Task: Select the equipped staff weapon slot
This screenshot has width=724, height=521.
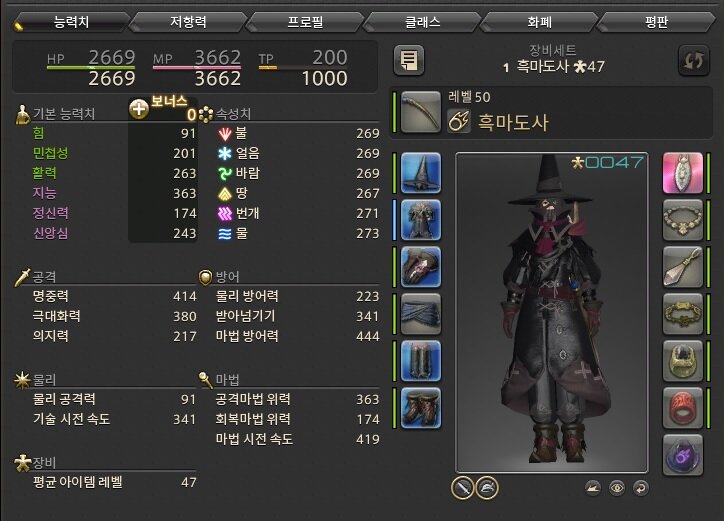Action: [422, 112]
